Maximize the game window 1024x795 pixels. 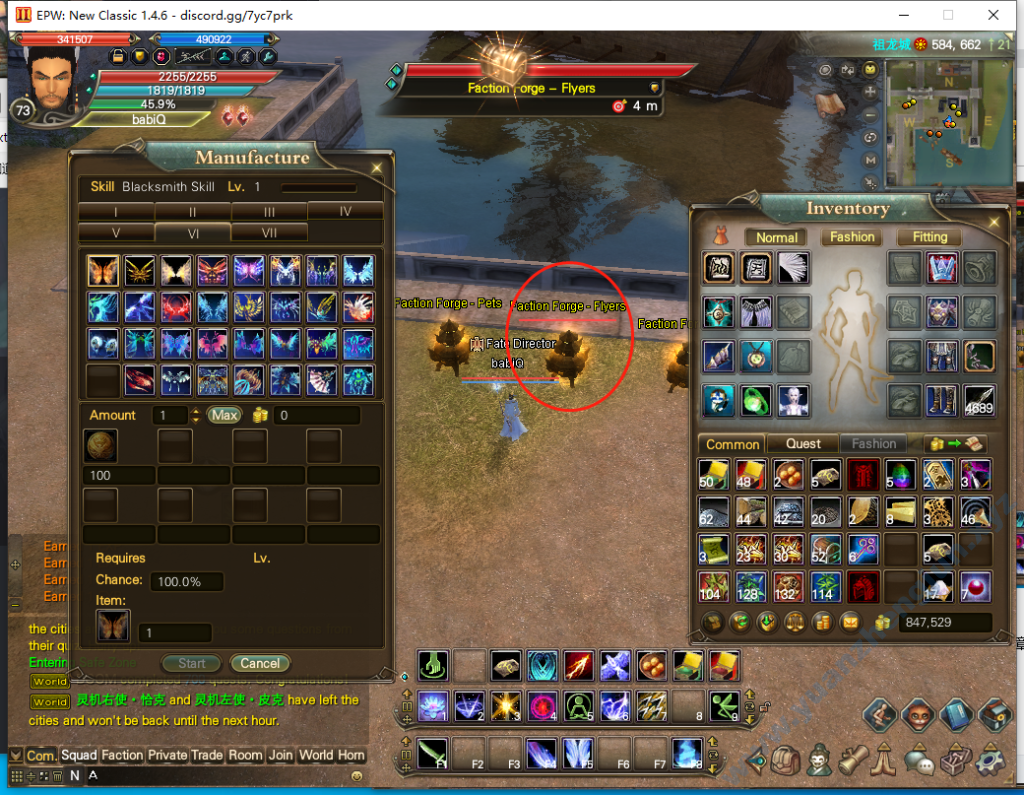click(x=948, y=15)
